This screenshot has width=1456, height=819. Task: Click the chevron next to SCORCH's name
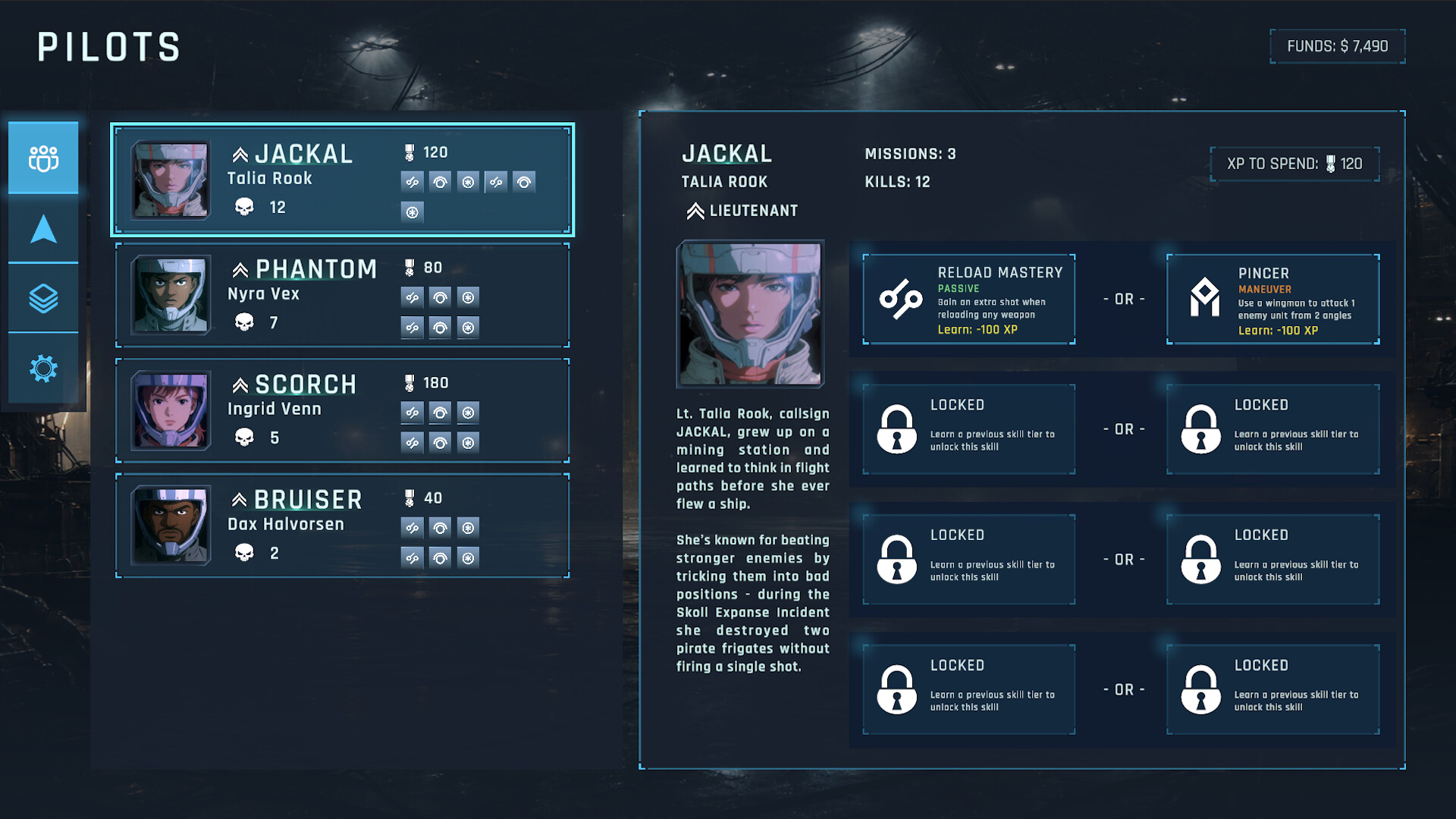click(240, 384)
